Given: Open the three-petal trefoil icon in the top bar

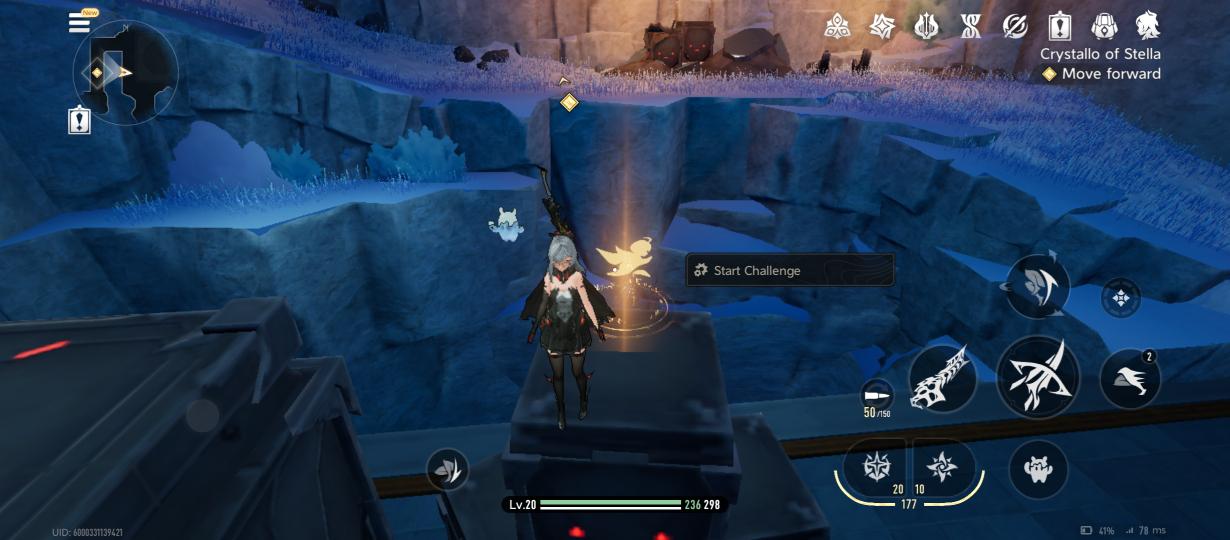Looking at the screenshot, I should click(837, 27).
